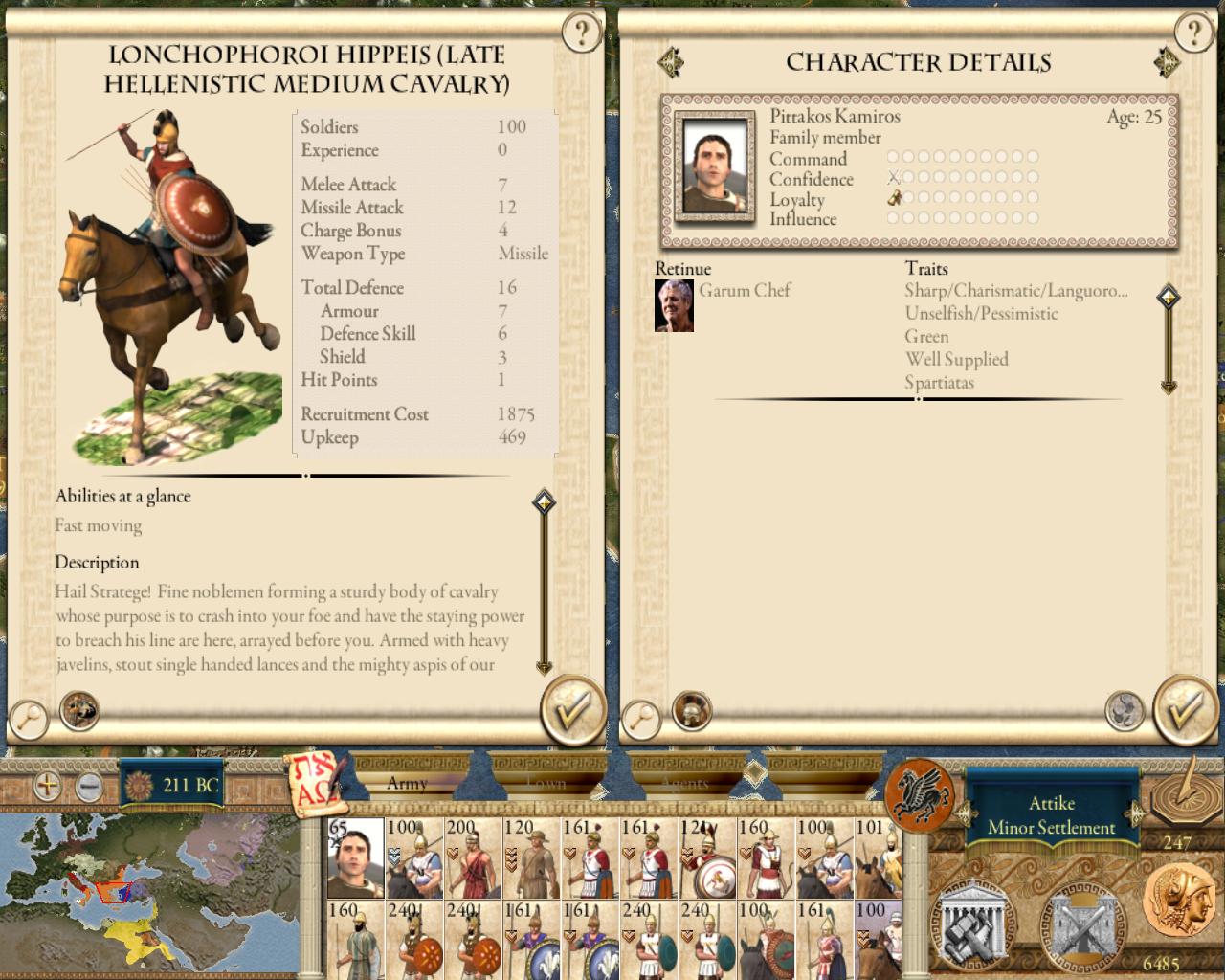The image size is (1225, 980).
Task: Zoom out the minimap with the minus button
Action: click(88, 787)
